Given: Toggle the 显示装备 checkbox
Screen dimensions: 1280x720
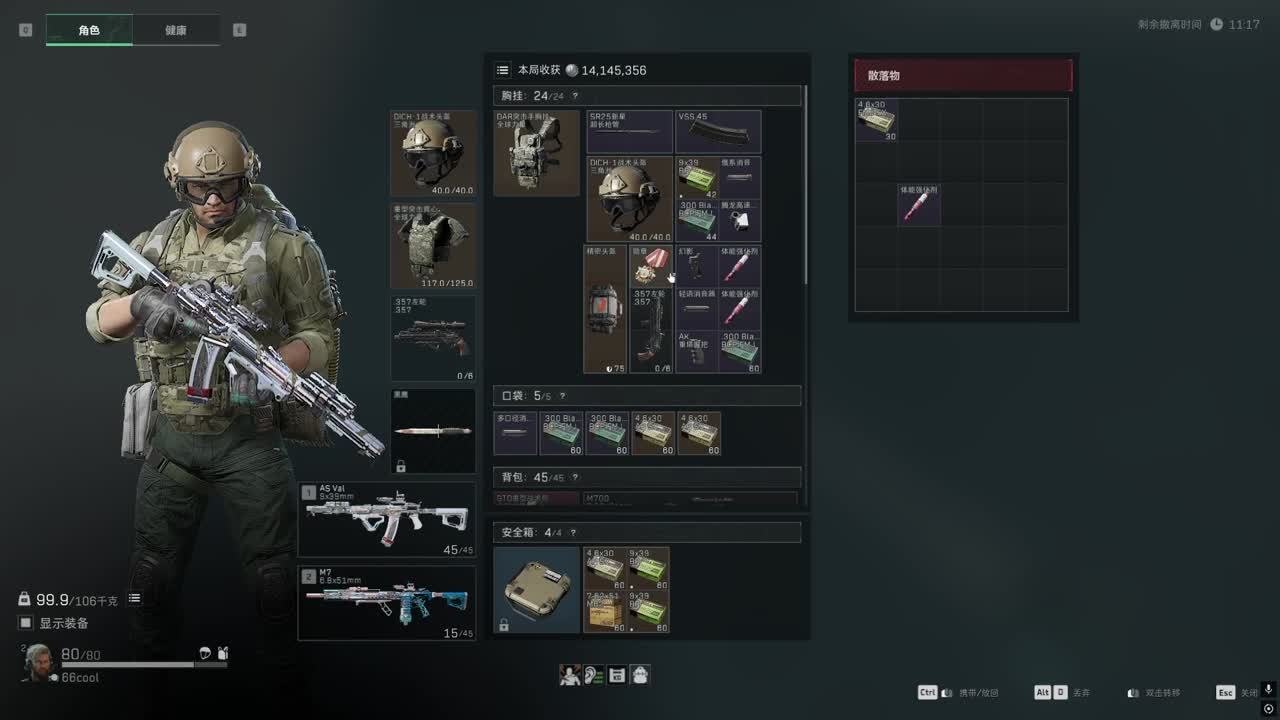Looking at the screenshot, I should [x=26, y=623].
